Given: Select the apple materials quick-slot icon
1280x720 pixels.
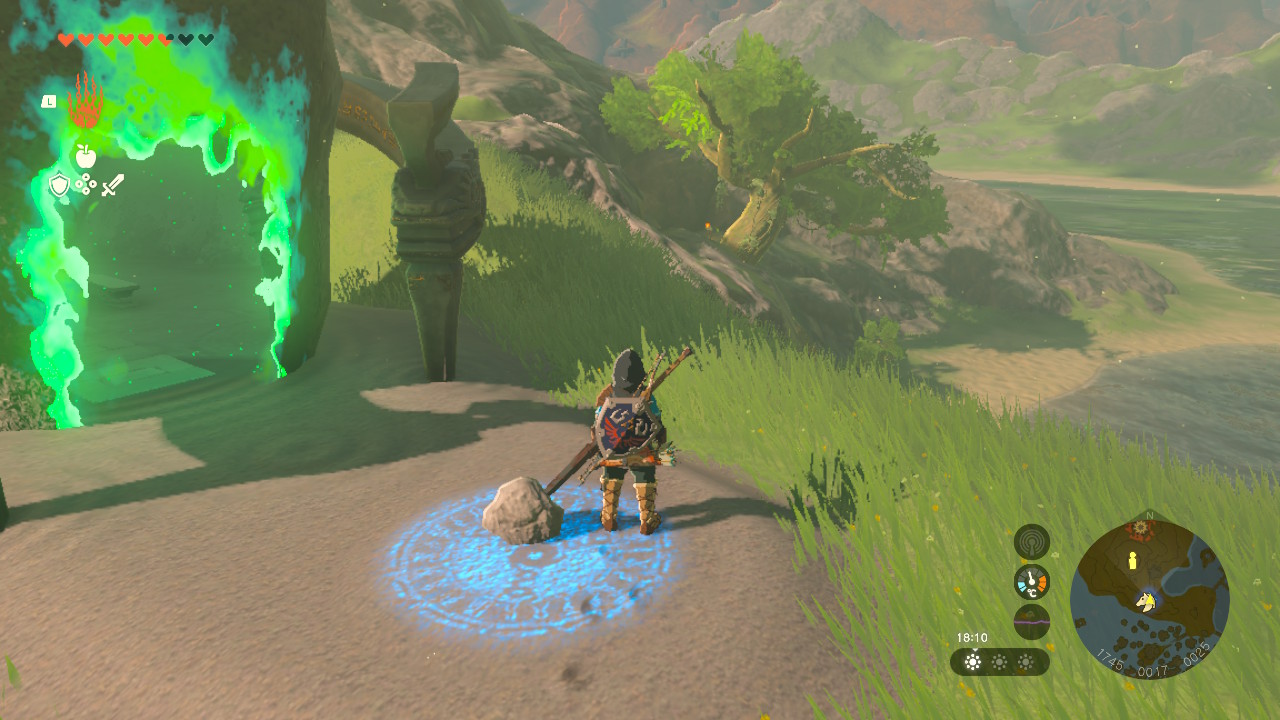Looking at the screenshot, I should tap(86, 155).
